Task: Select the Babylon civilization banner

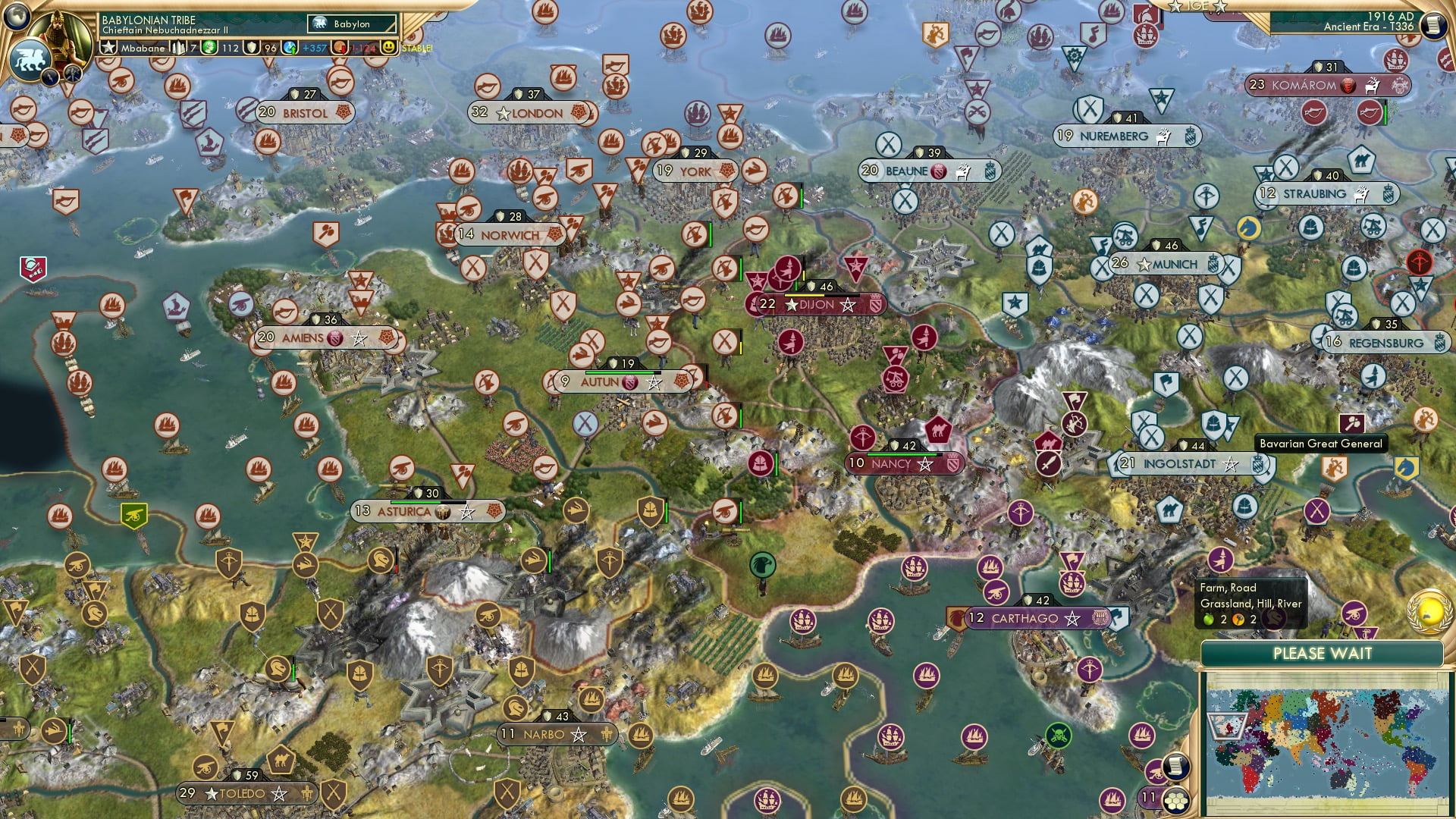Action: (350, 24)
